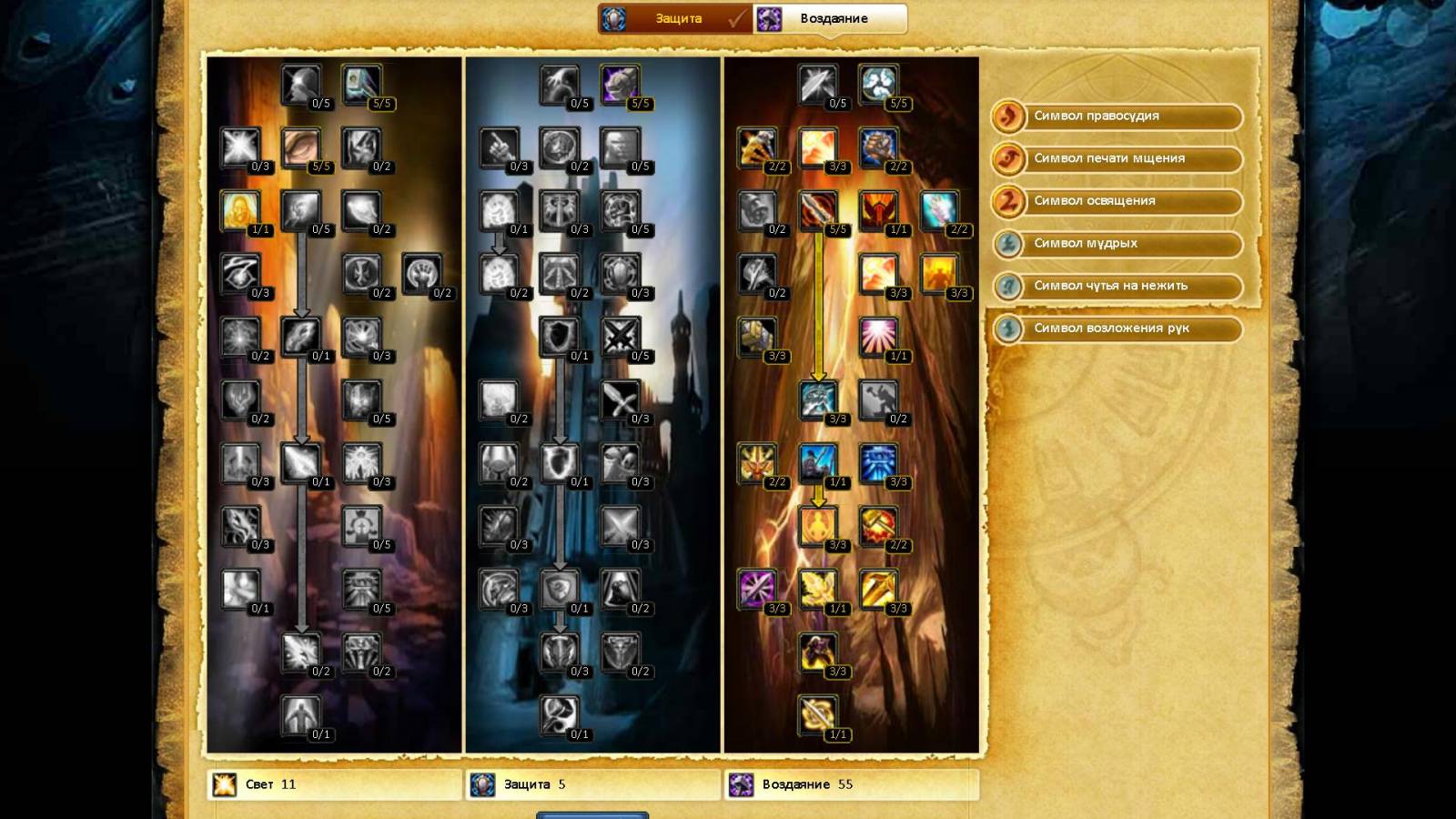Choose the bottom 0/1 talent in Защита tree
Screen dimensions: 1456x819
559,715
